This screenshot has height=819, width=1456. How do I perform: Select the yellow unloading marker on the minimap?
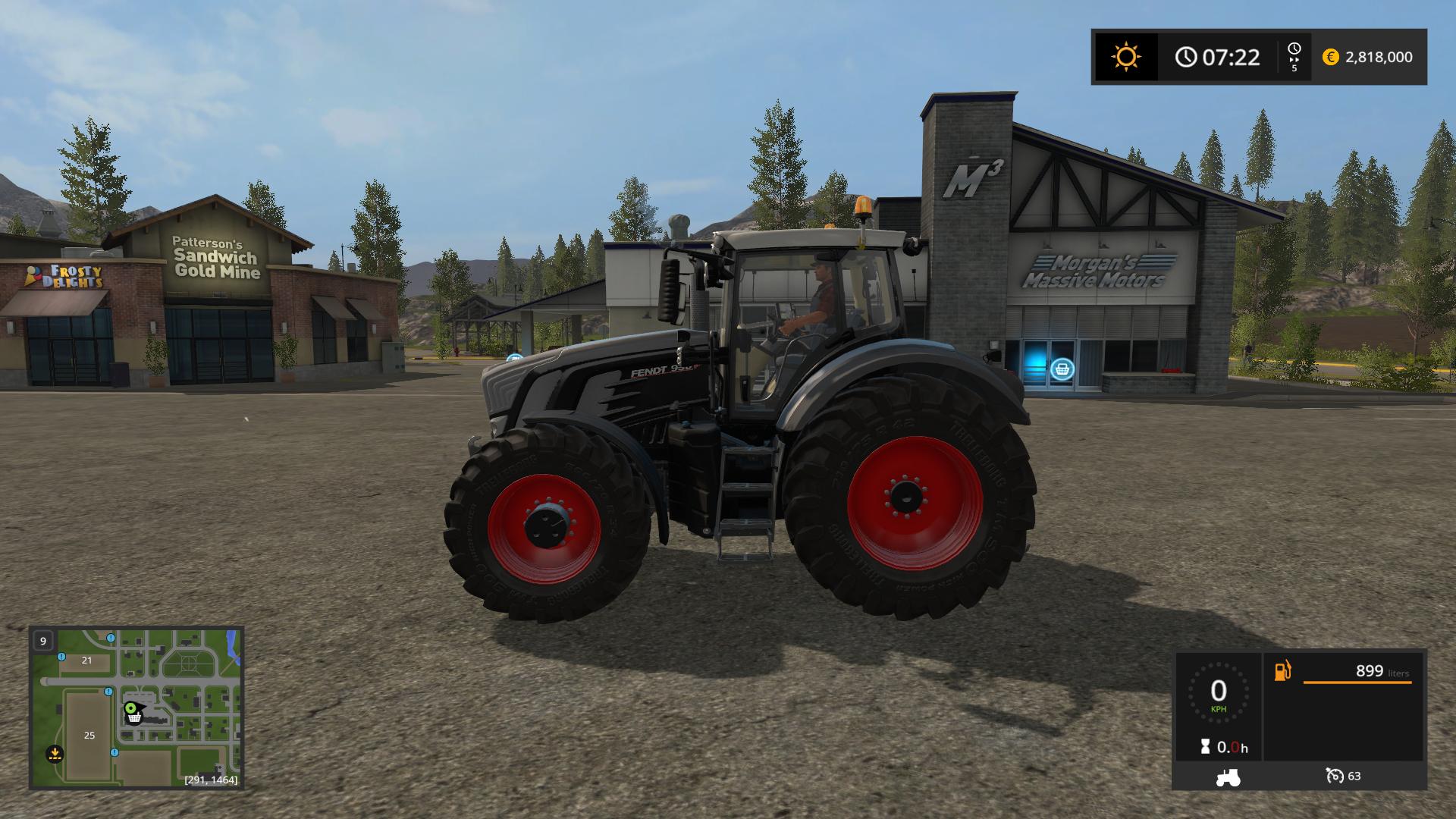tap(54, 754)
